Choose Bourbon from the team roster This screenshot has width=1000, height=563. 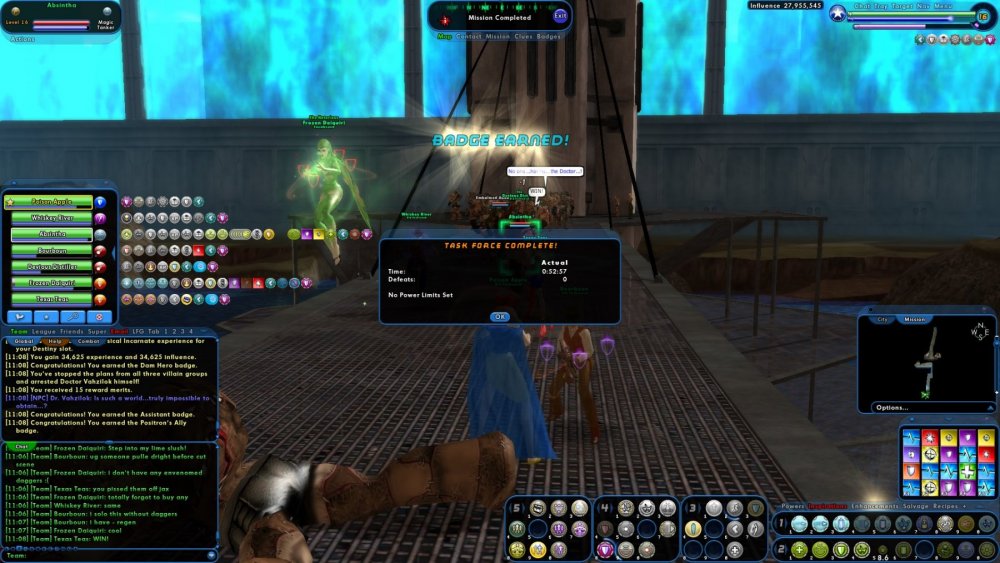(x=51, y=250)
